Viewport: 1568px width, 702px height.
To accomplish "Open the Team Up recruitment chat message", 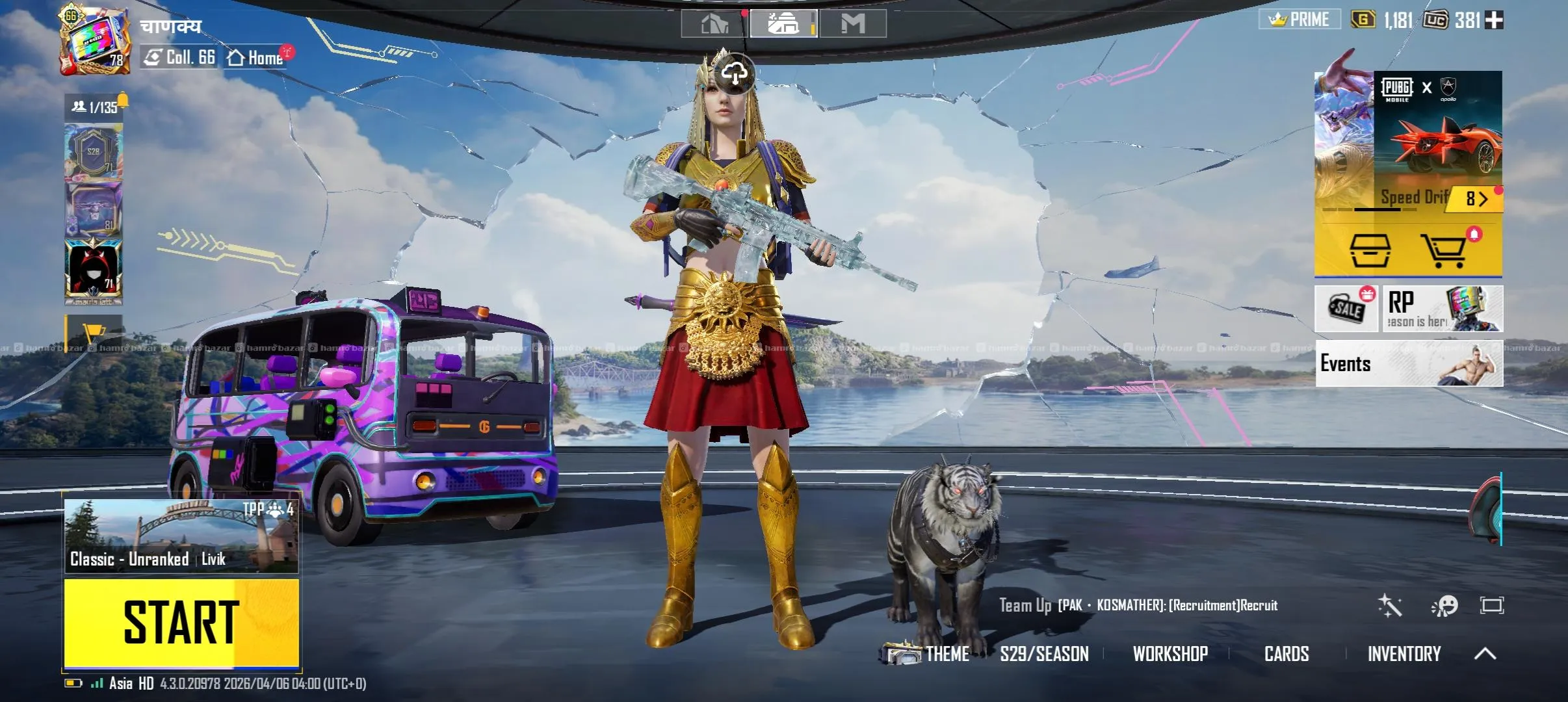I will click(1138, 606).
